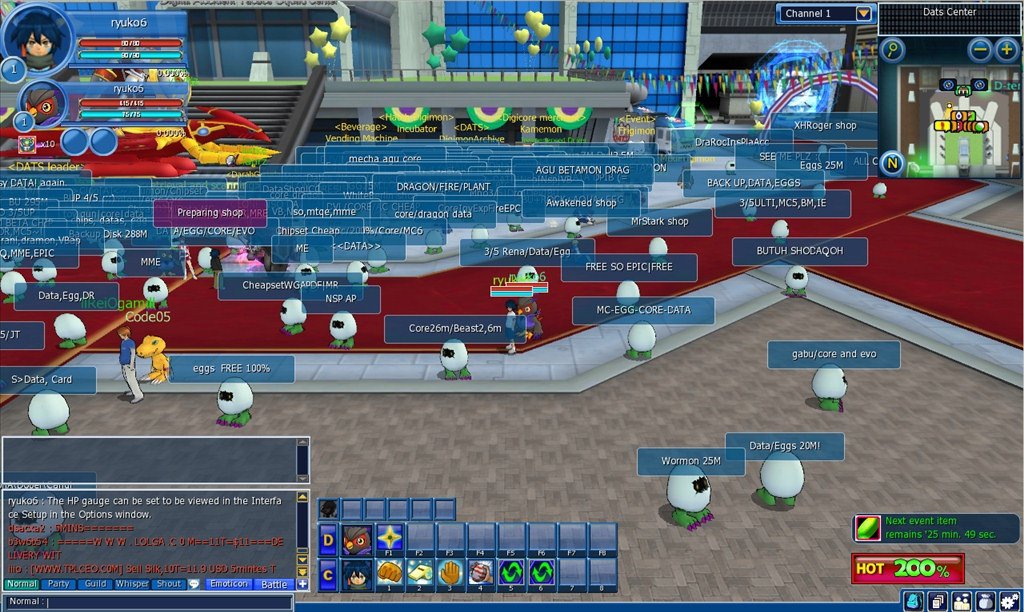The height and width of the screenshot is (612, 1024).
Task: Toggle the N compass button on minimap
Action: coord(892,163)
